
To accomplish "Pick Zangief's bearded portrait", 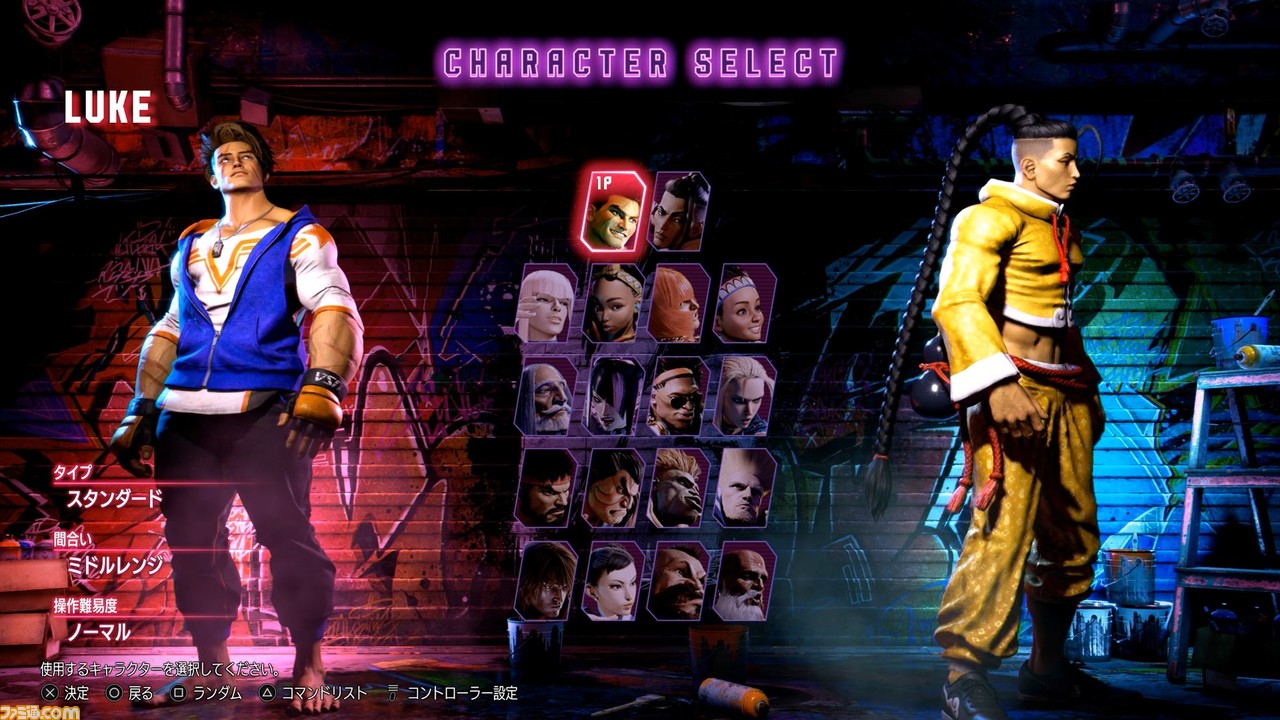I will click(678, 581).
